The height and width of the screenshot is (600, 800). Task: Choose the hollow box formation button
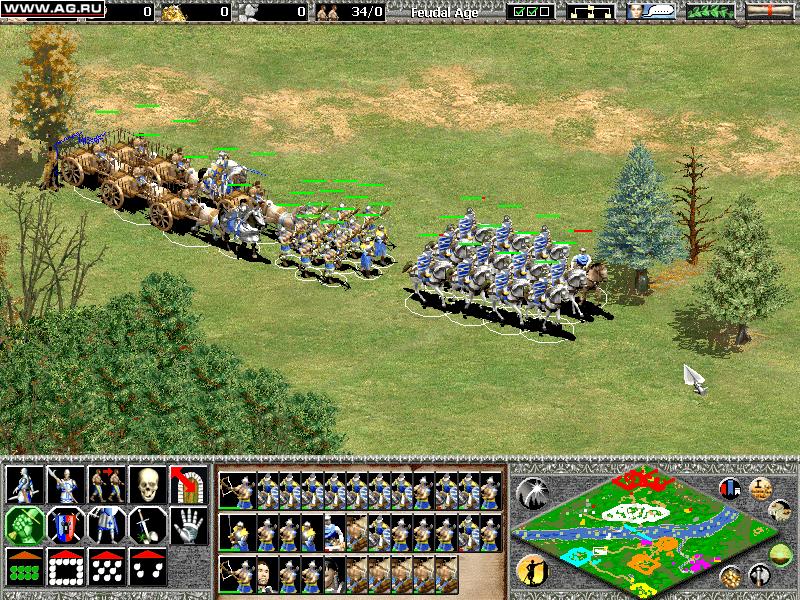[66, 566]
